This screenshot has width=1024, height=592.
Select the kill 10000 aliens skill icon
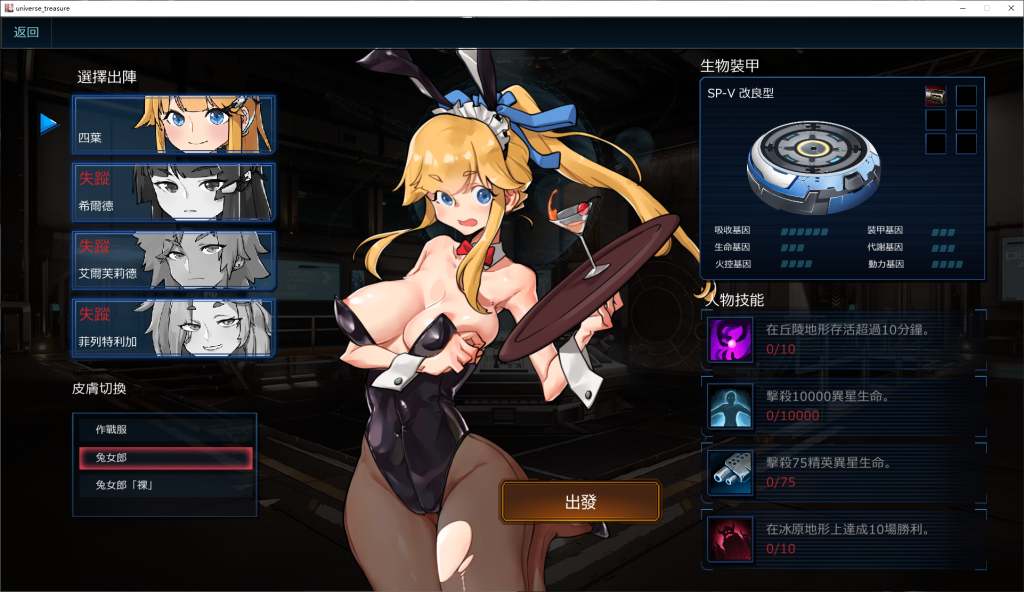pos(730,405)
